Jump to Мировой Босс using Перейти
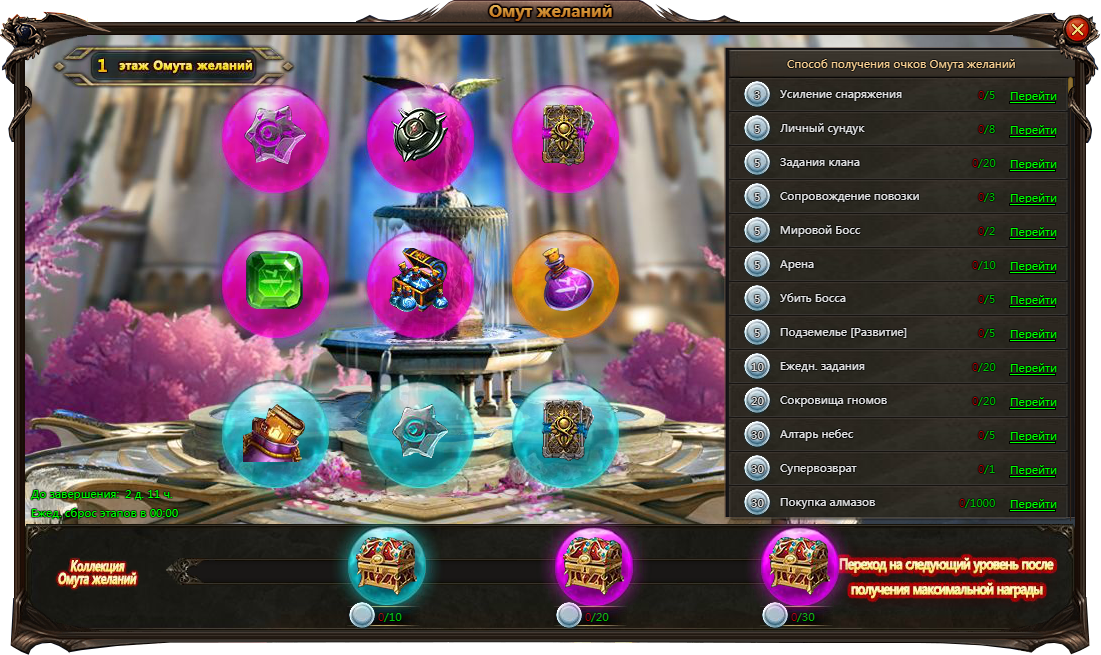Screen dimensions: 1101x655 coord(1033,232)
